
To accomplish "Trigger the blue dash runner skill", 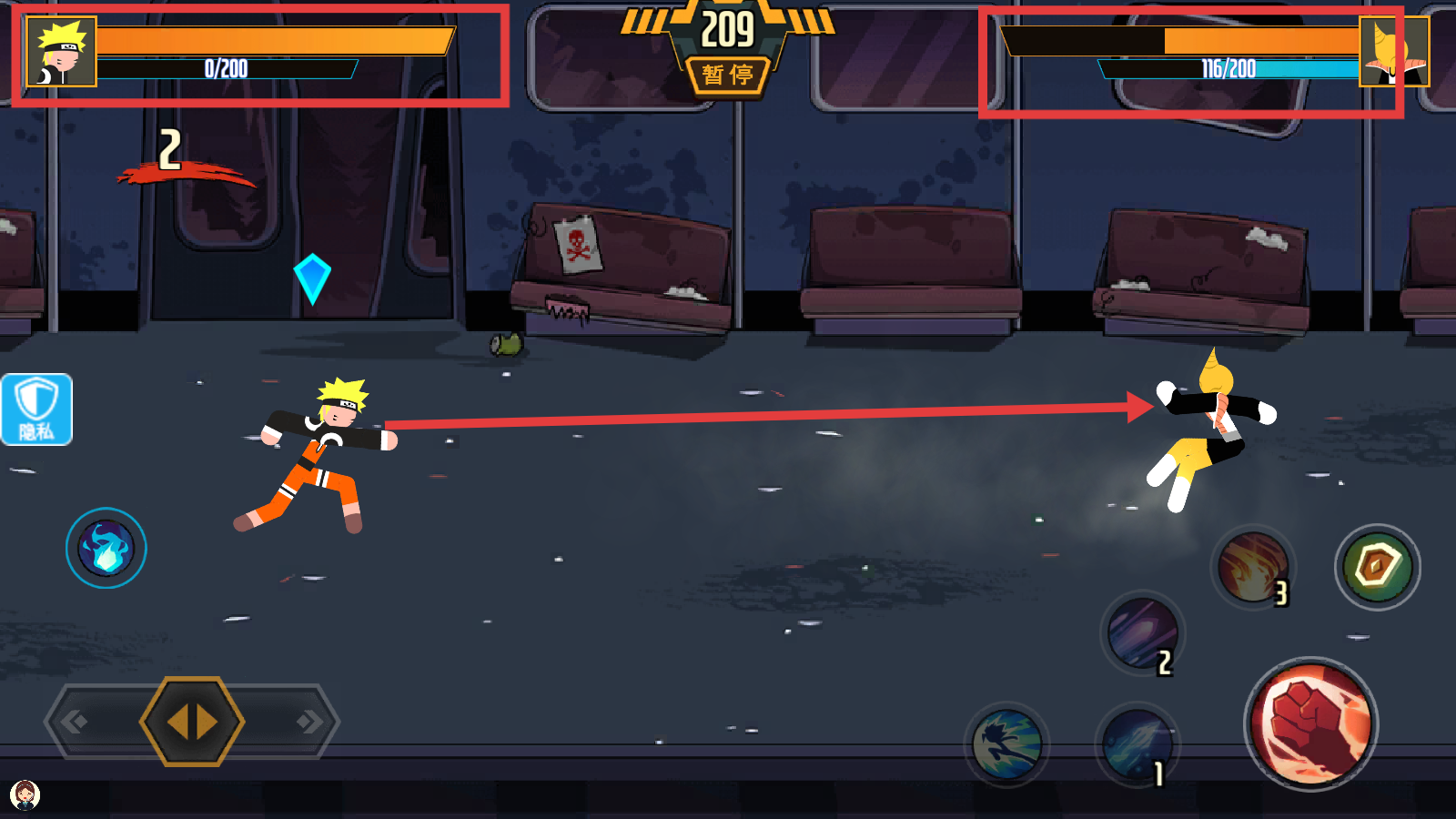I will (1006, 744).
